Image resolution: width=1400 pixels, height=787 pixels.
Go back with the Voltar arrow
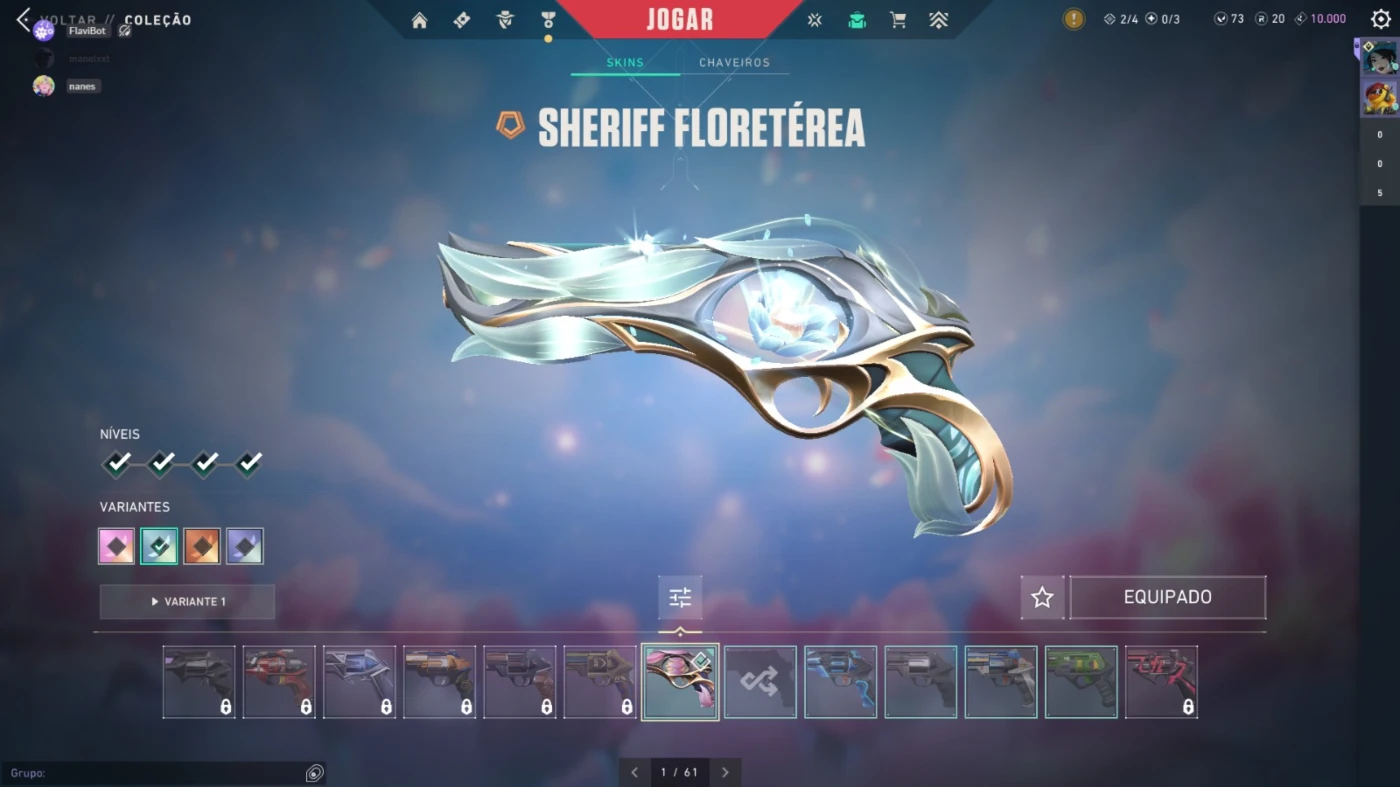tap(23, 20)
